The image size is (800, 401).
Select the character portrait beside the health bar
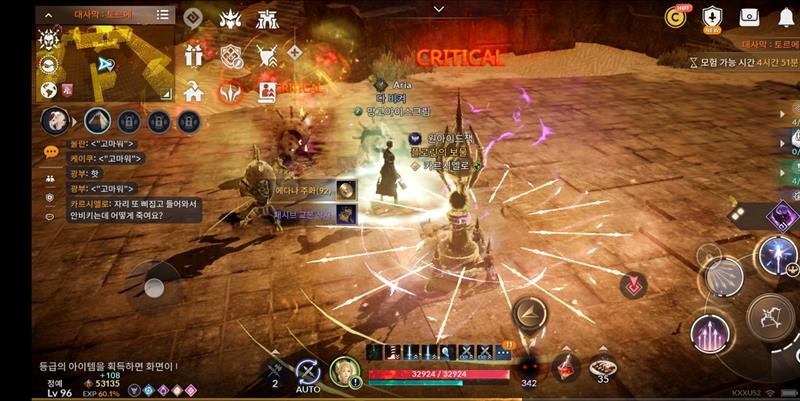[345, 372]
